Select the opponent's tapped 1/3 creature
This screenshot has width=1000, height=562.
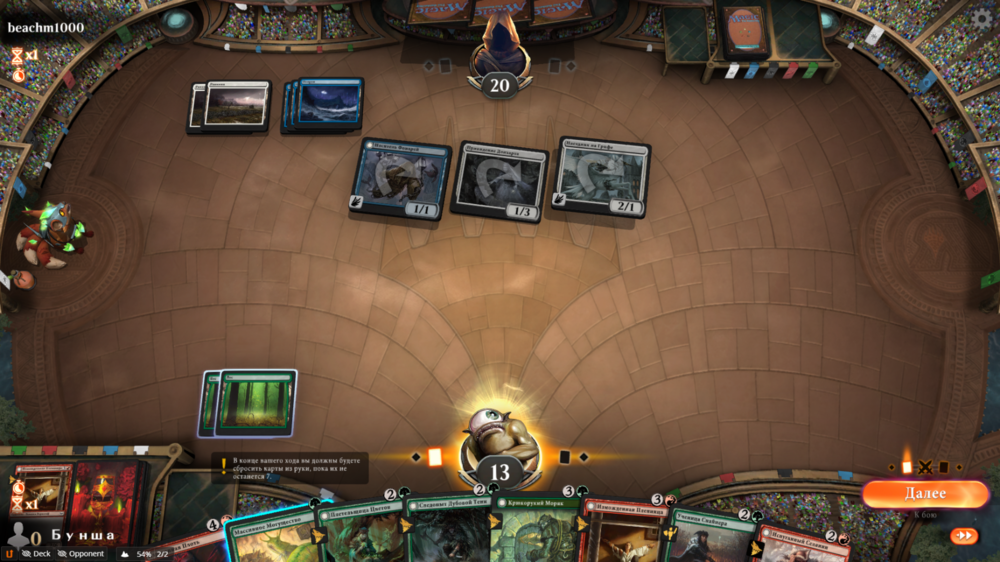coord(499,182)
